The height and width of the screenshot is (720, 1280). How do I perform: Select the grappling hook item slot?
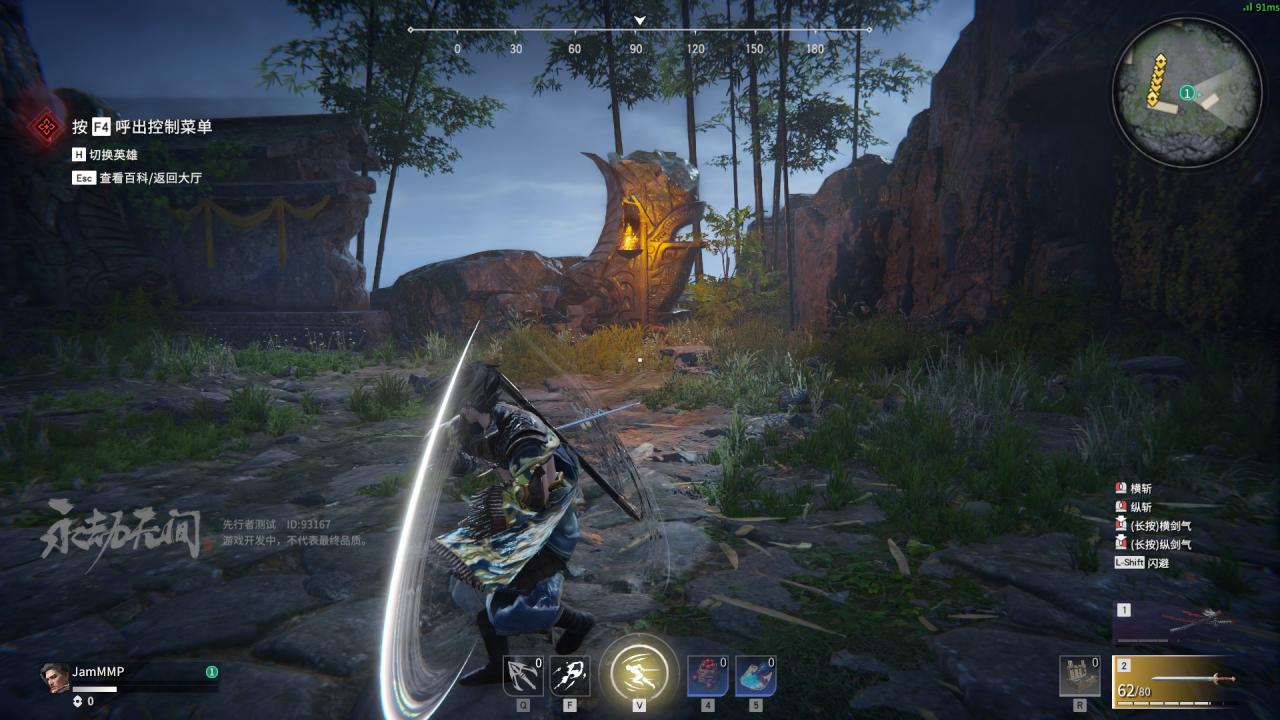point(523,676)
